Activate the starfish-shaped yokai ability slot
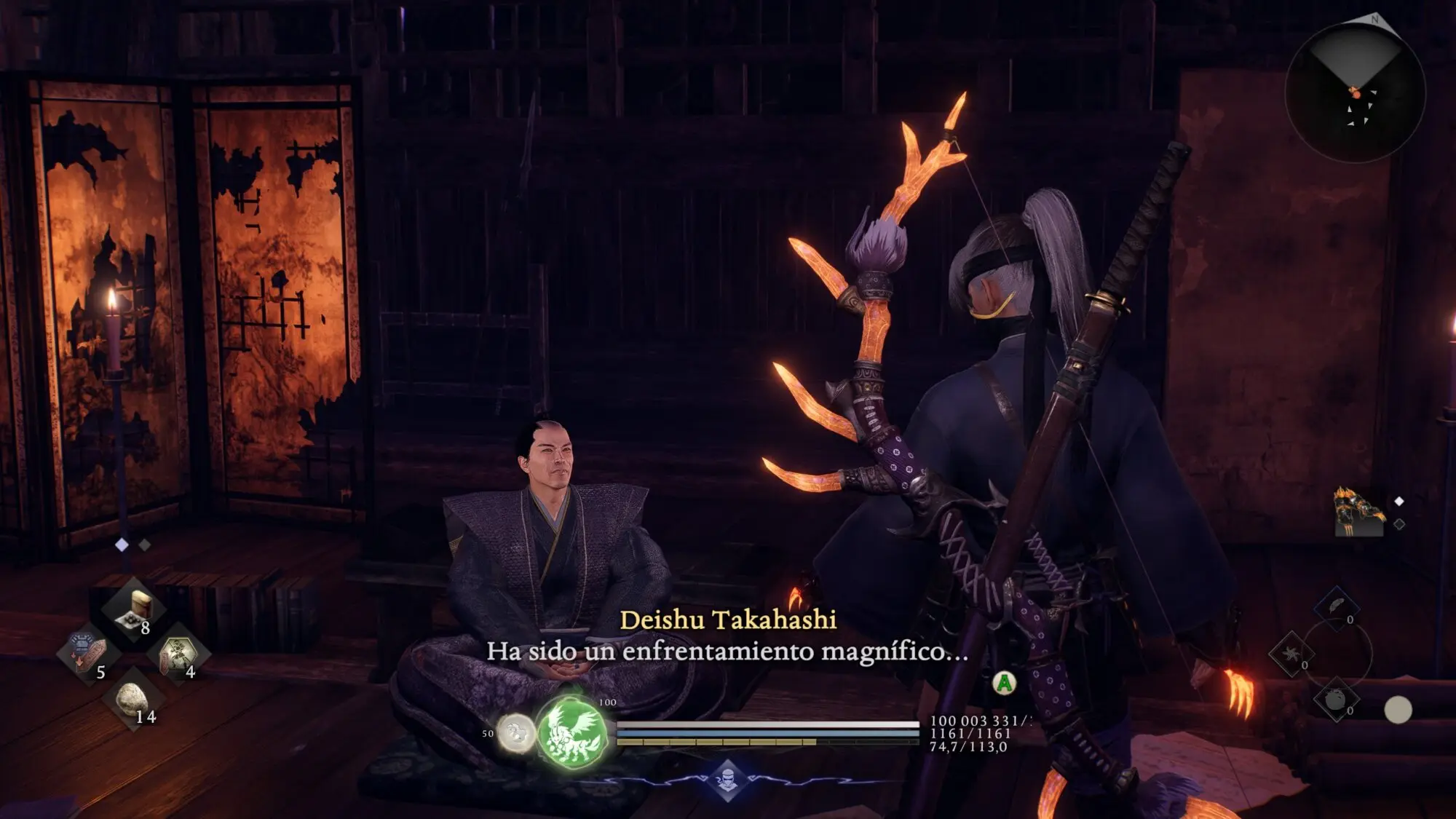The height and width of the screenshot is (819, 1456). [1291, 654]
